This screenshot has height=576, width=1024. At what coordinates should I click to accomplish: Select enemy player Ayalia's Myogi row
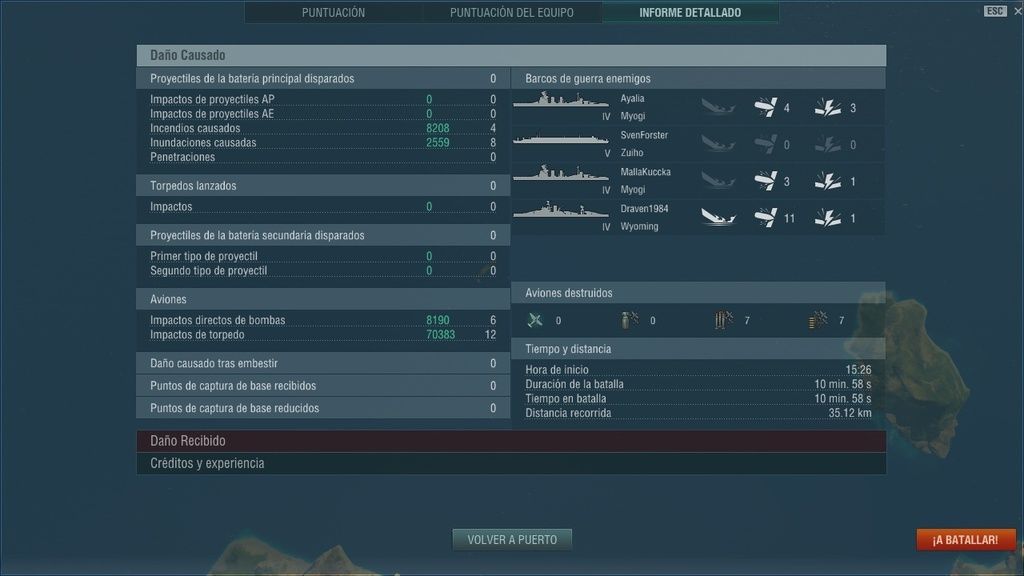[x=698, y=107]
